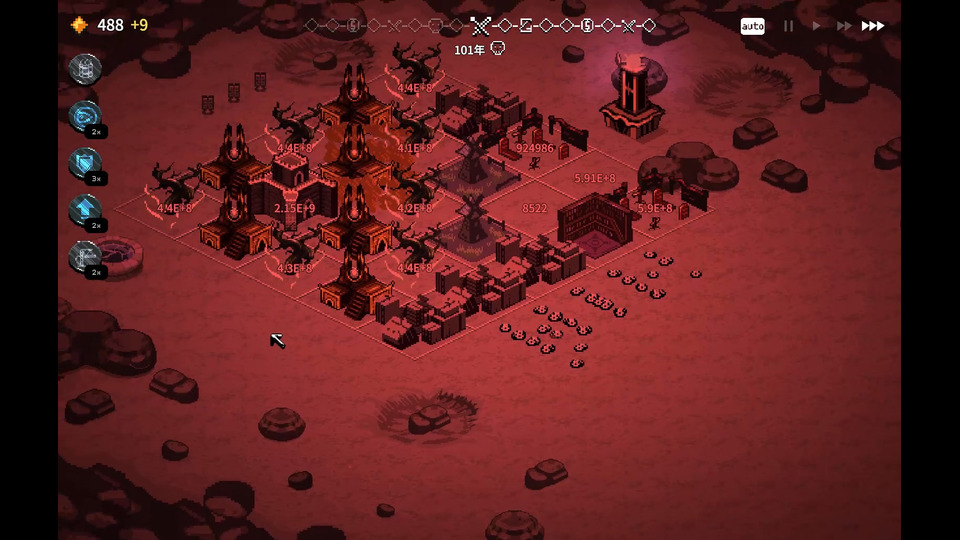Set normal play speed
This screenshot has height=540, width=960.
(816, 26)
